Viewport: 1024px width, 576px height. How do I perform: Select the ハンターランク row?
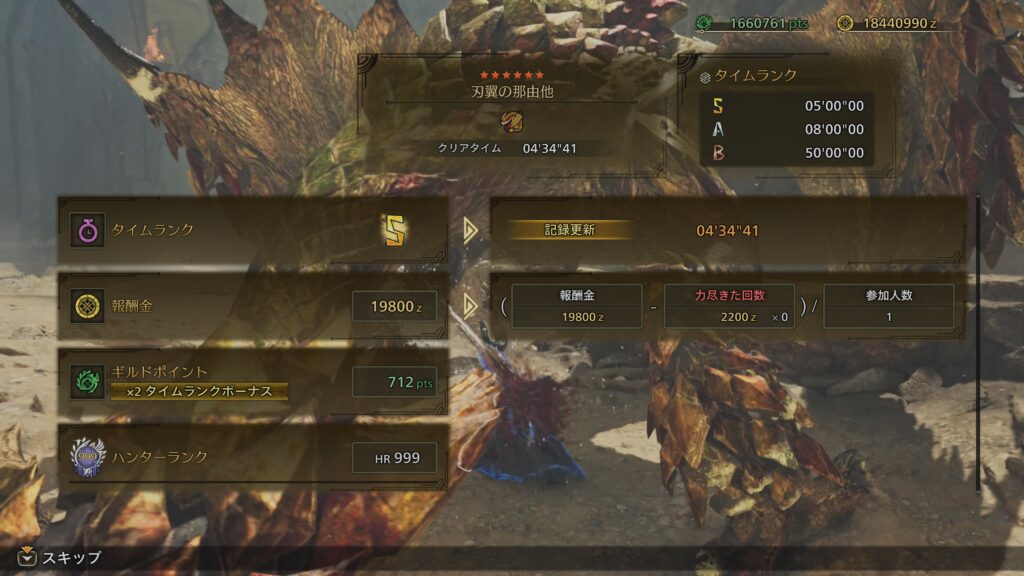(x=253, y=458)
